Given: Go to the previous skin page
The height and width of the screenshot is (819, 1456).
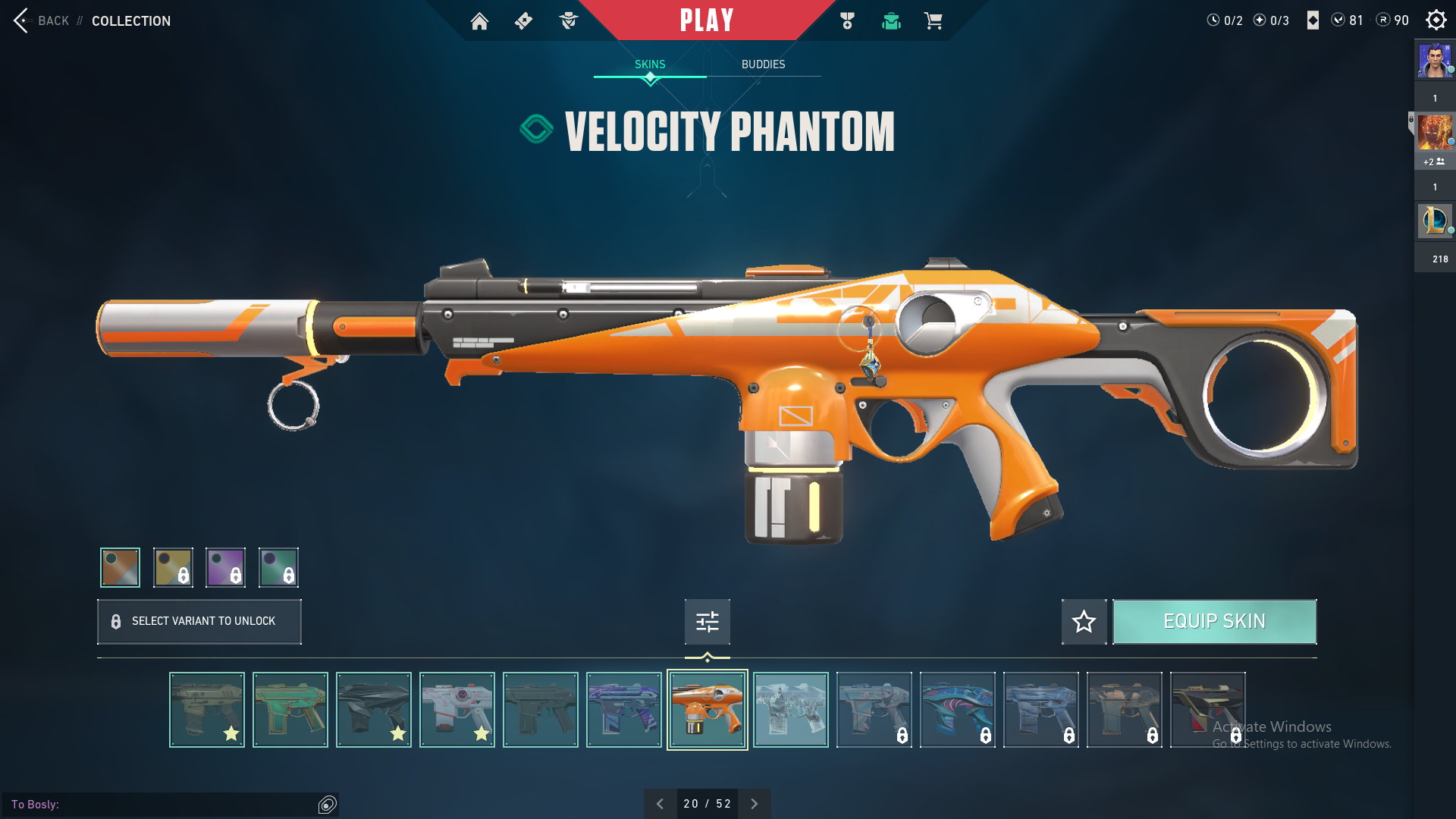Looking at the screenshot, I should point(660,804).
